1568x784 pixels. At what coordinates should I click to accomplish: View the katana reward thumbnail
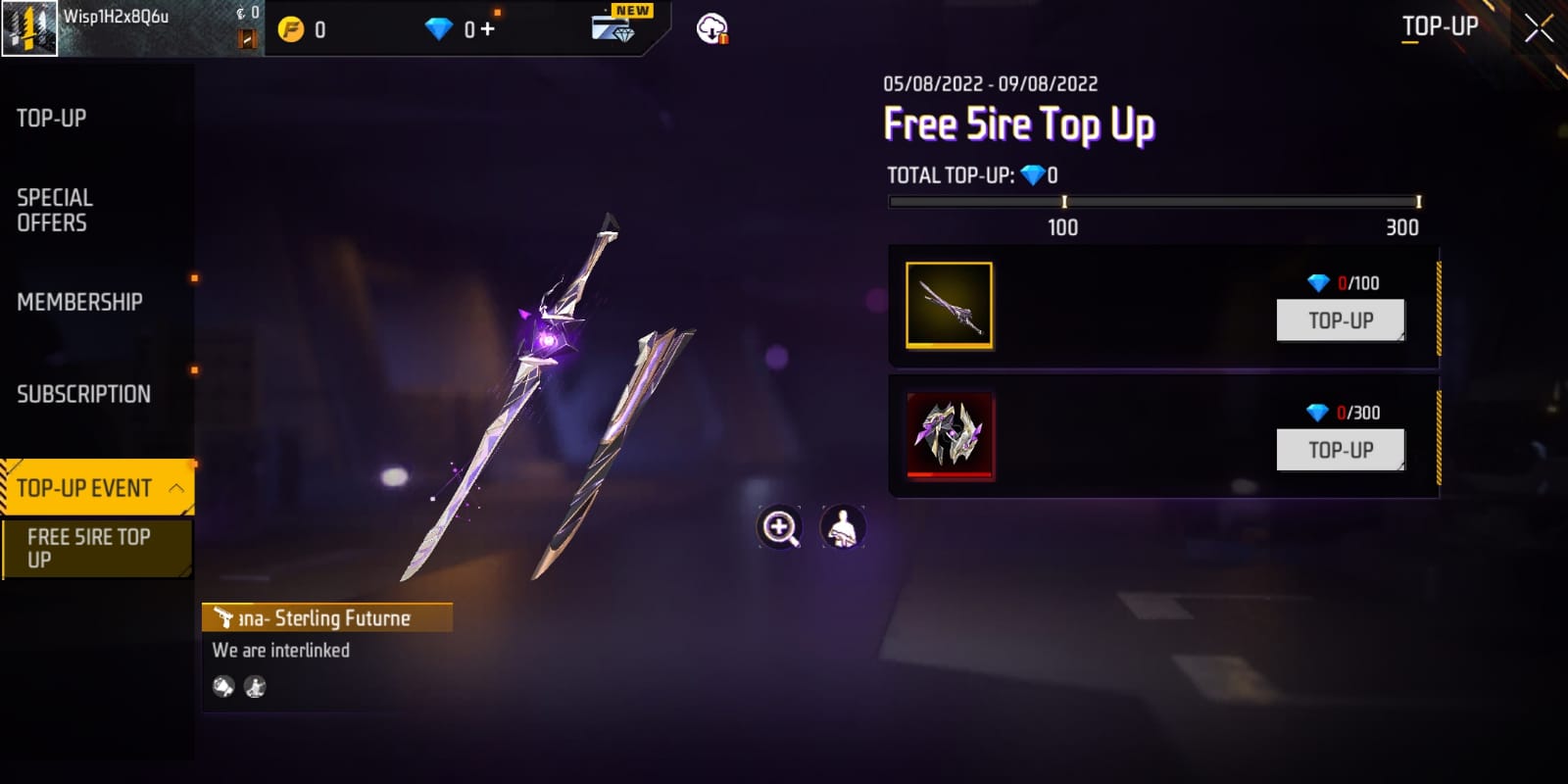point(949,306)
